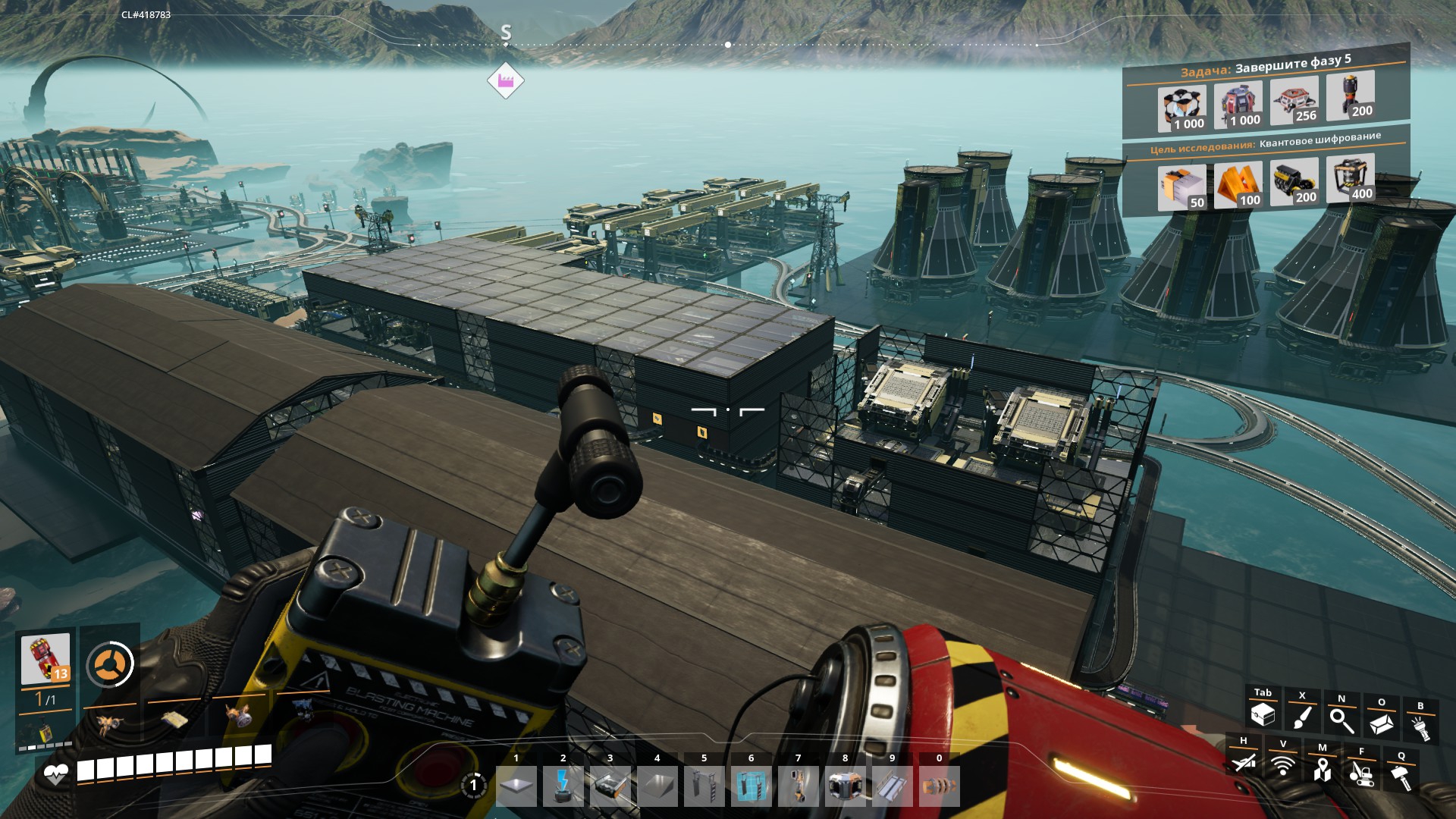1456x819 pixels.
Task: Open the inventory chest icon
Action: tap(1263, 714)
